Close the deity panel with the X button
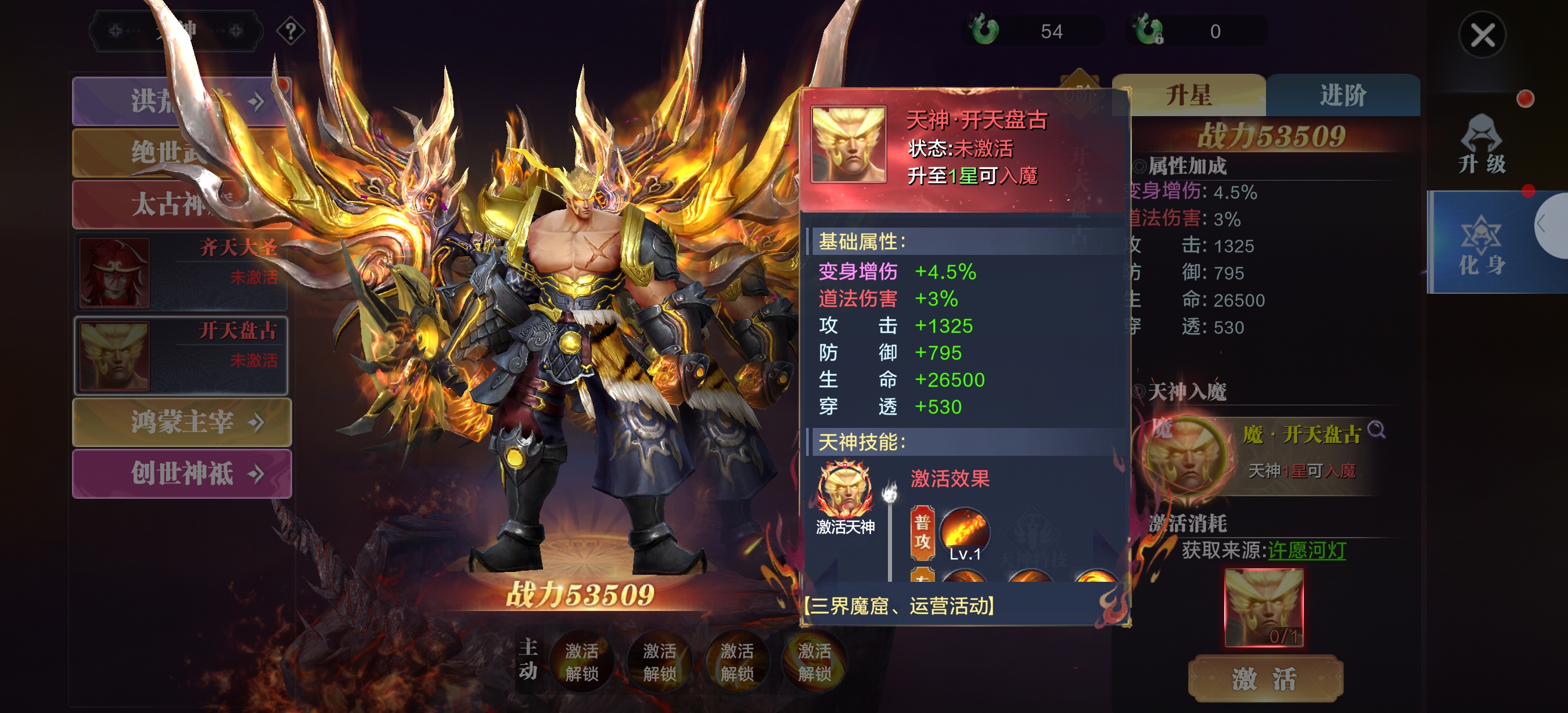 pos(1481,35)
